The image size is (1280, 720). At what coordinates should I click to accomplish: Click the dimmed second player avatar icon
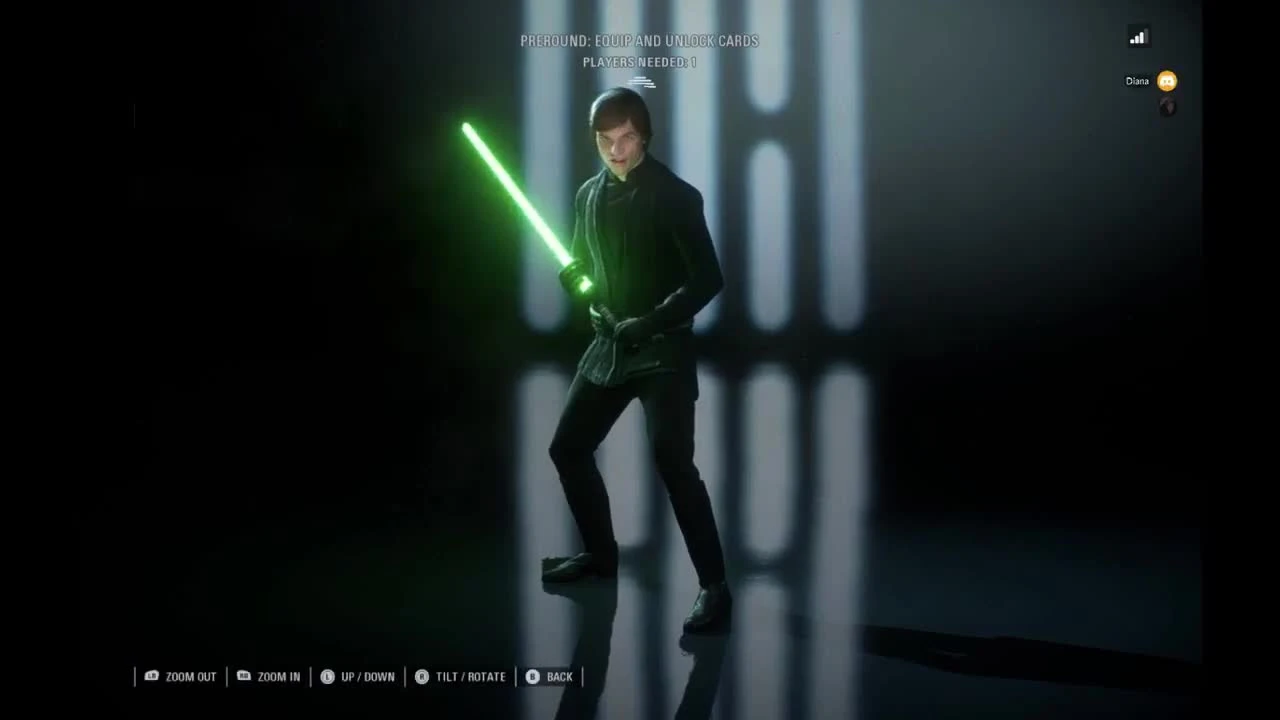pyautogui.click(x=1167, y=108)
